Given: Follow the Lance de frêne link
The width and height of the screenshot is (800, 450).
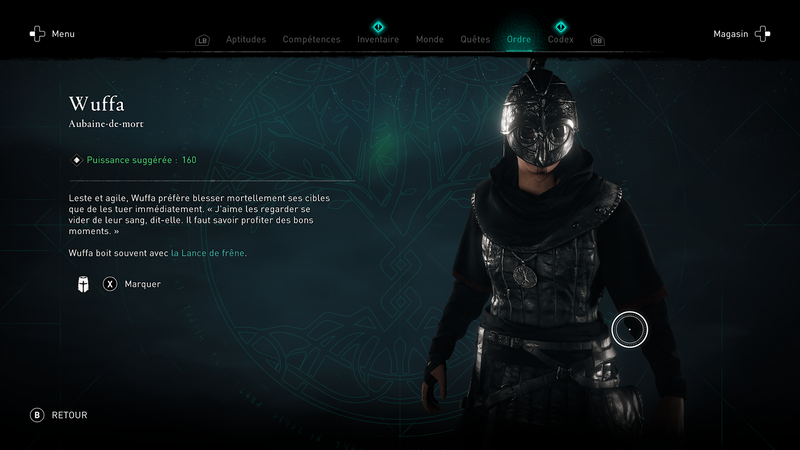Looking at the screenshot, I should [x=208, y=253].
